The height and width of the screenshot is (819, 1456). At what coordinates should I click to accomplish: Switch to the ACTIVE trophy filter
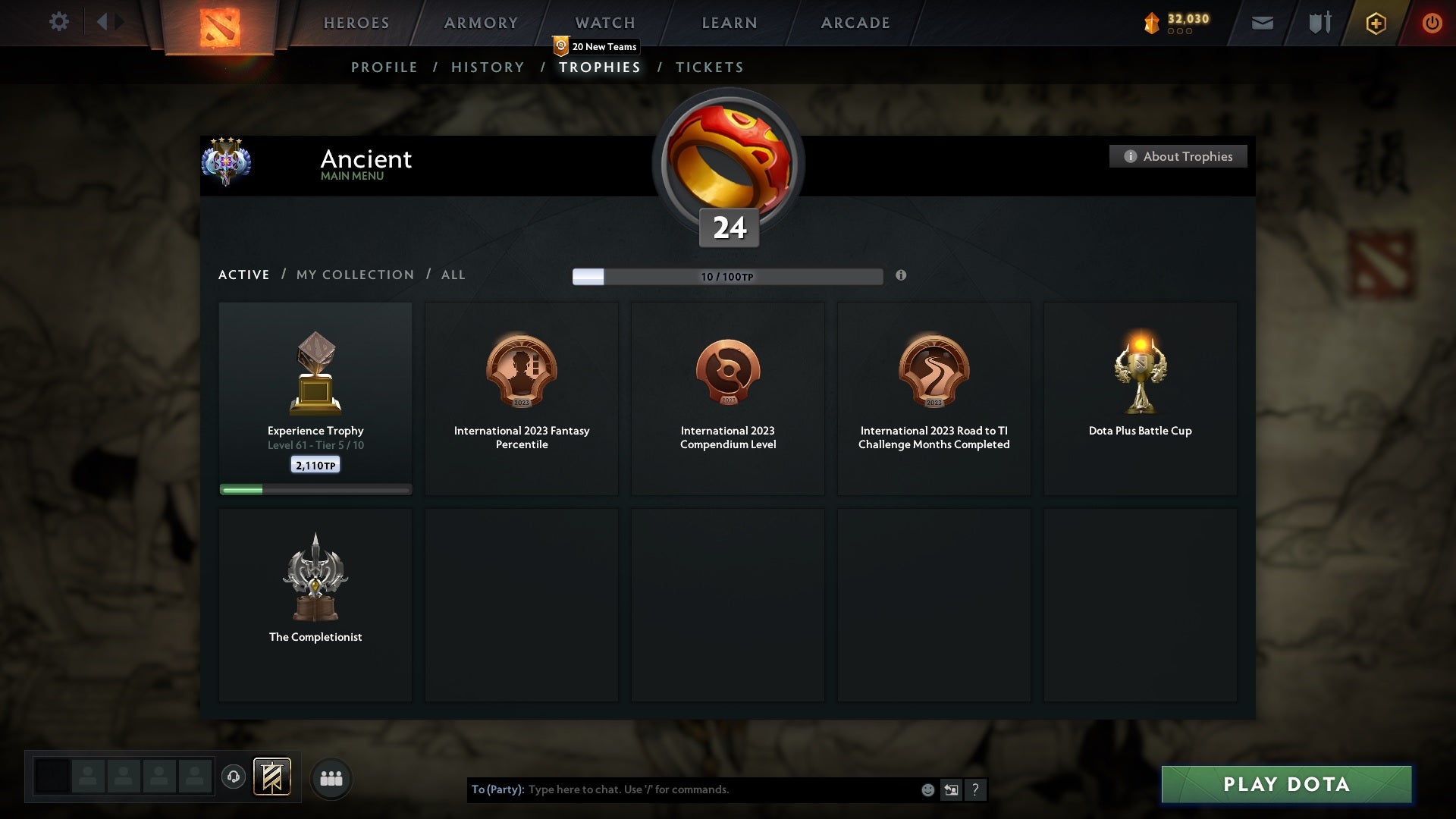(244, 275)
